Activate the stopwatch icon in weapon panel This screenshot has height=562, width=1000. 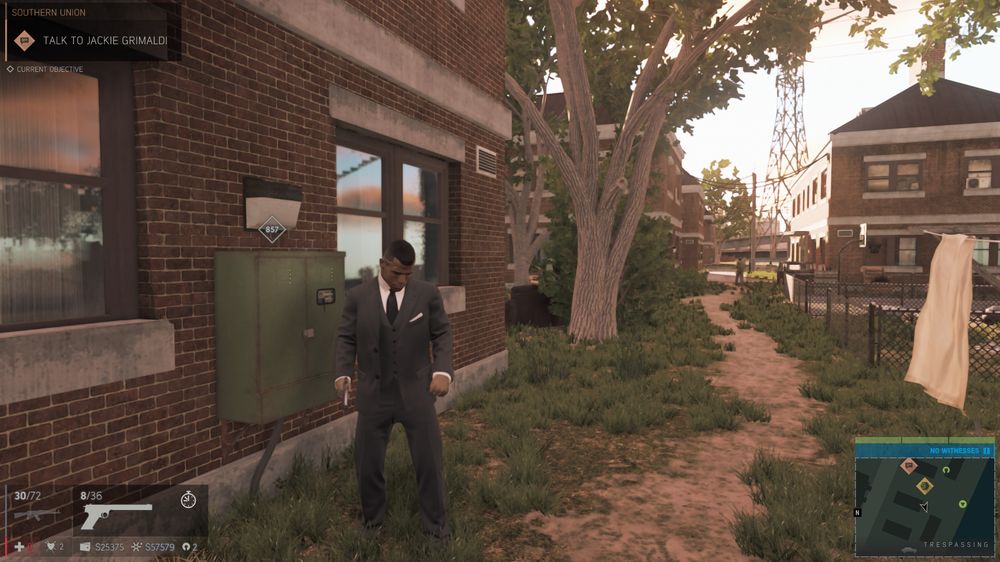(189, 499)
